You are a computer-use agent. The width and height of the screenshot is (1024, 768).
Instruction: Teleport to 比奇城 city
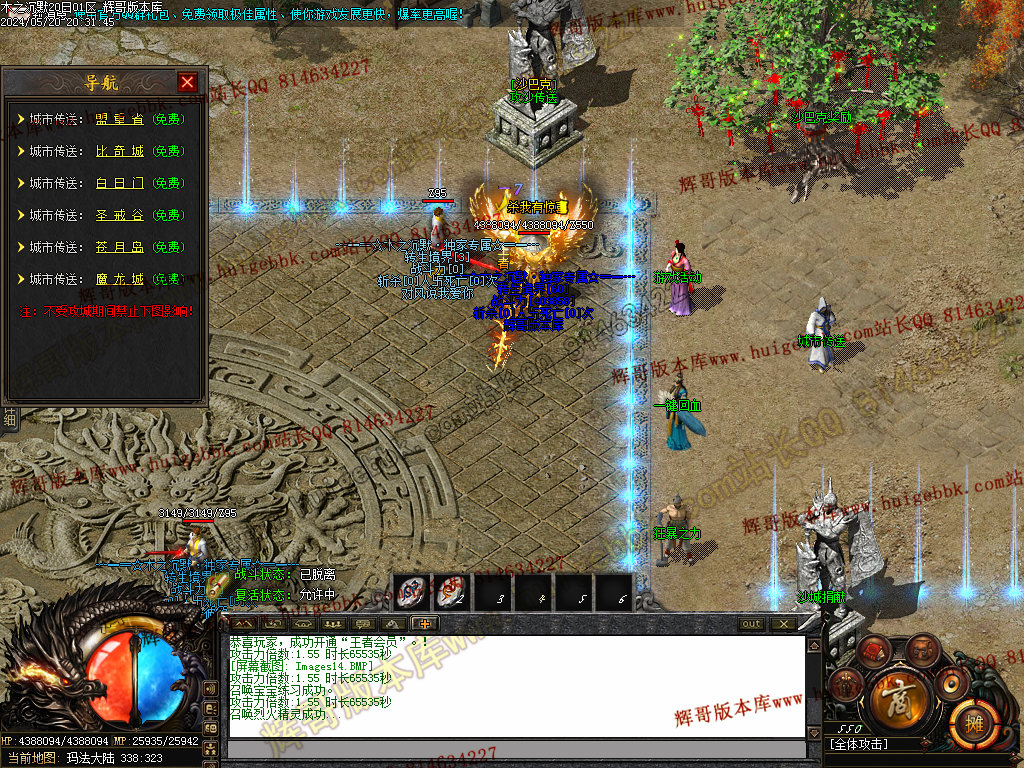point(119,151)
